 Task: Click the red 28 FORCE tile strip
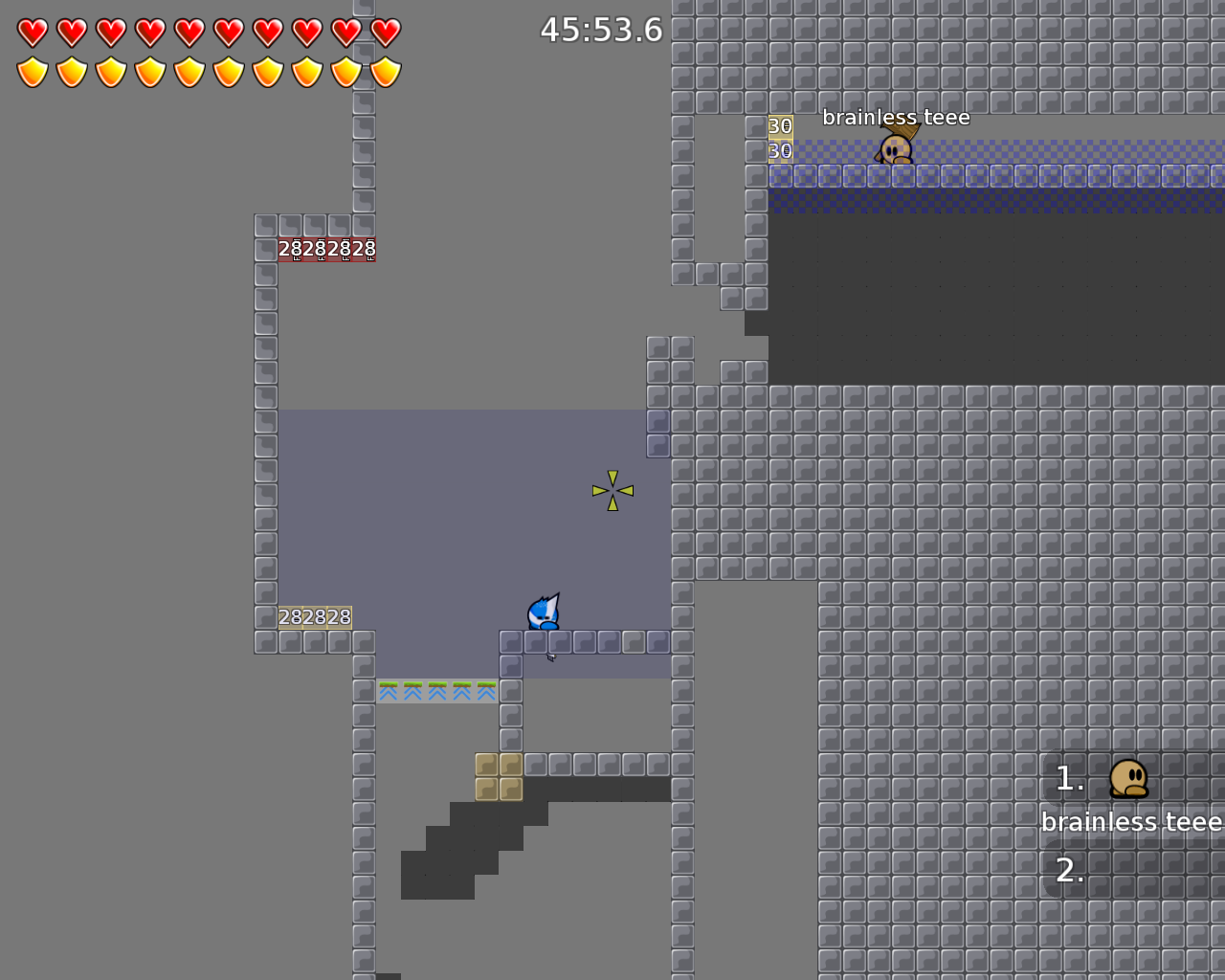click(325, 248)
